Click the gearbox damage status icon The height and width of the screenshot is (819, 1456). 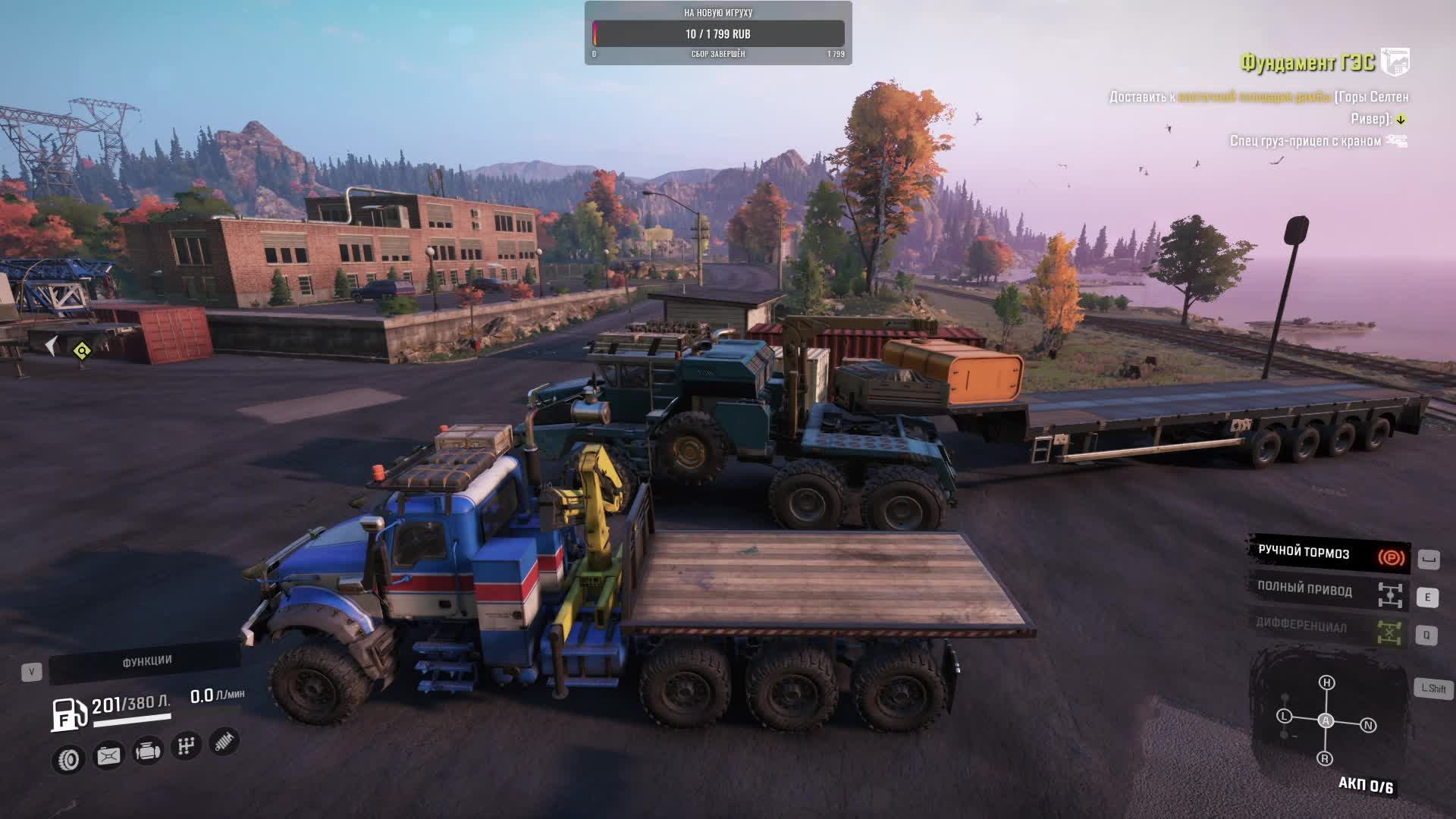click(x=186, y=746)
